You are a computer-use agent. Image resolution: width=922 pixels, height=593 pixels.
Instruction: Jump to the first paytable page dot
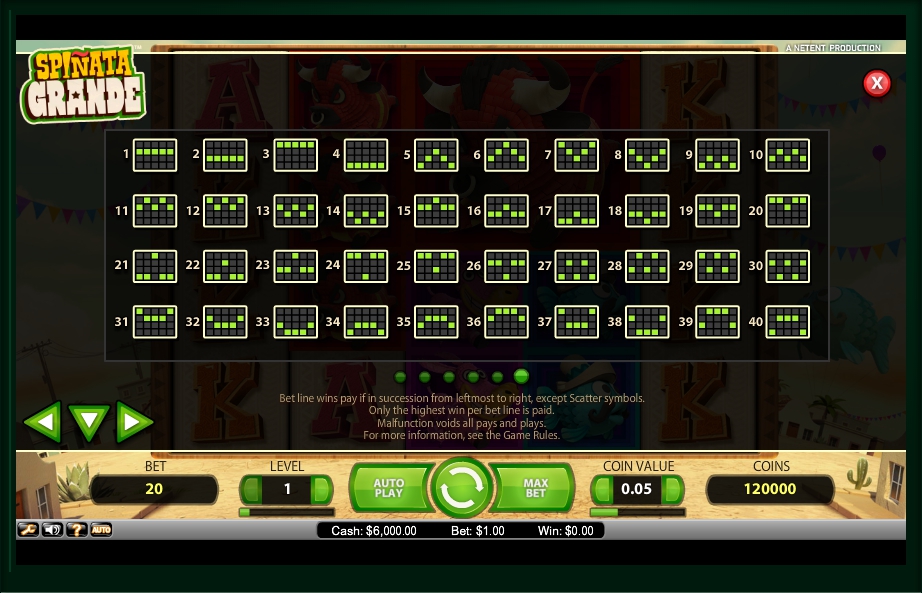point(401,377)
